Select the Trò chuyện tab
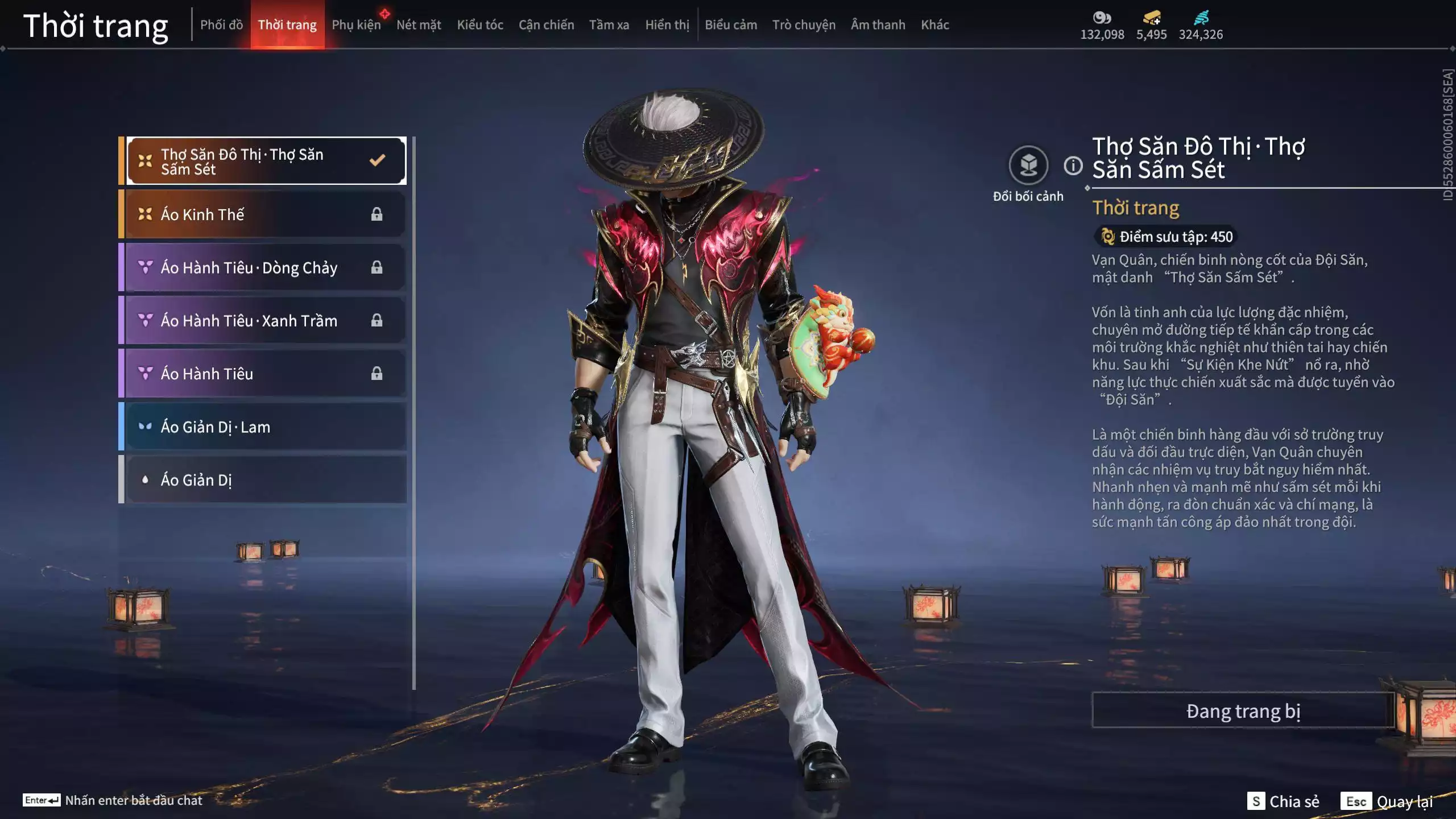This screenshot has height=819, width=1456. 804,25
